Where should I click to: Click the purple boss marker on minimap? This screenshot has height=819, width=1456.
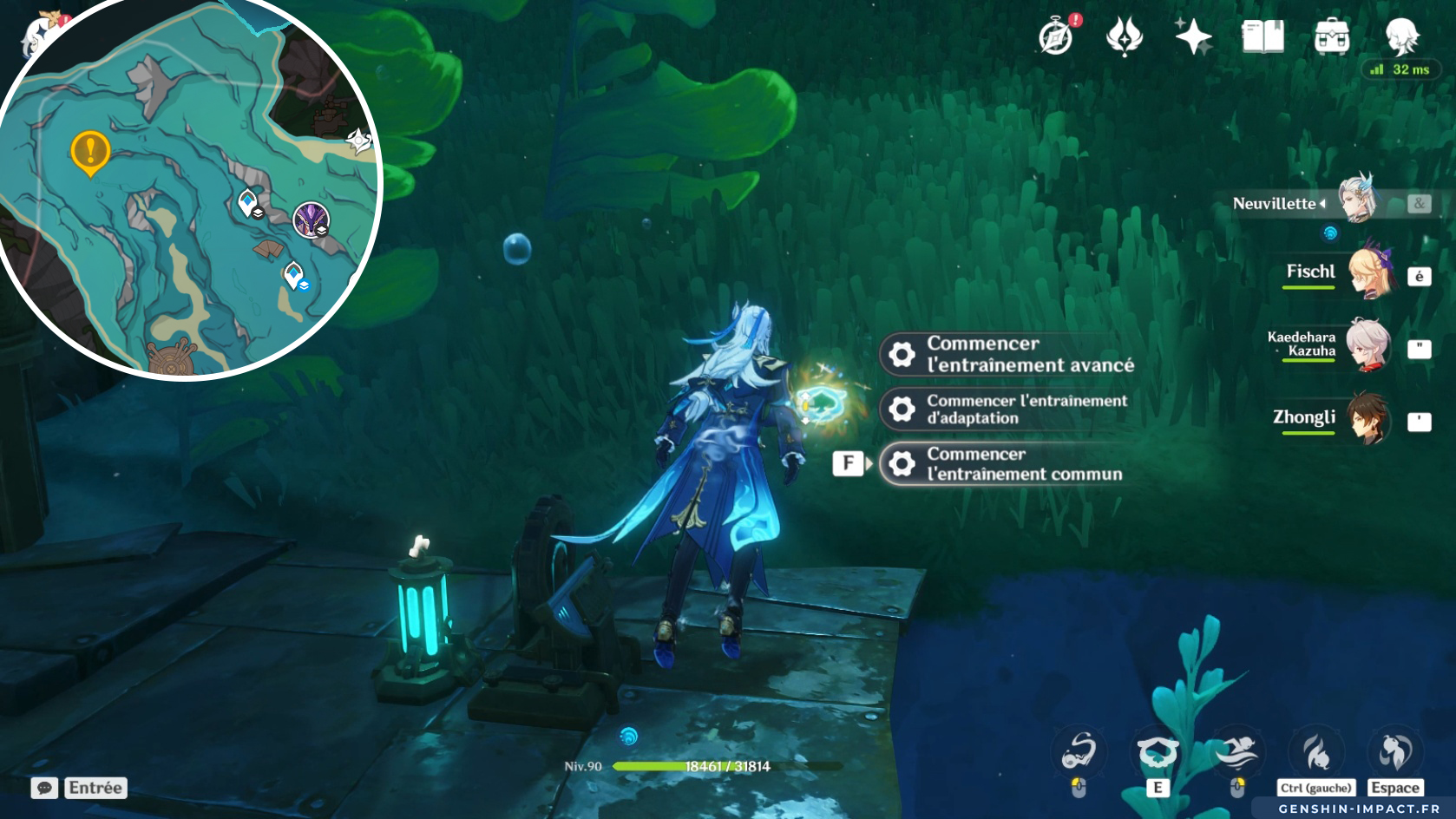(x=311, y=219)
